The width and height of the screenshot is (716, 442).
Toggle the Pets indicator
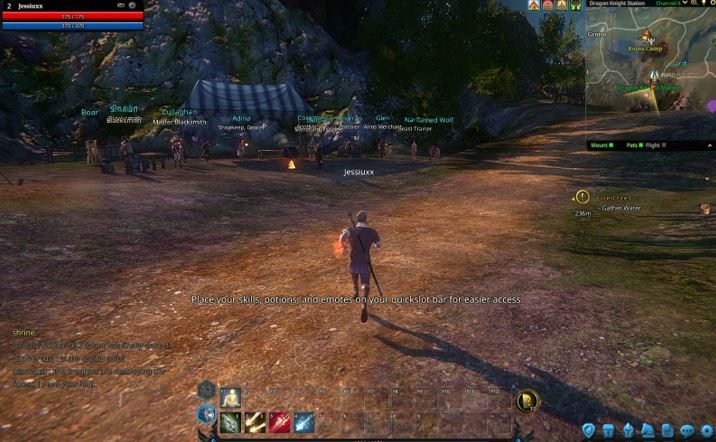(x=633, y=145)
